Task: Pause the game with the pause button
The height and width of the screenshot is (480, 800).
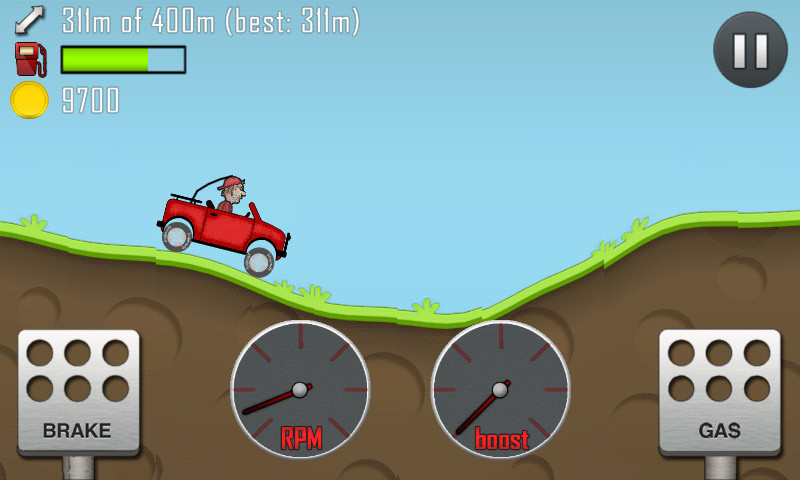Action: pos(750,50)
